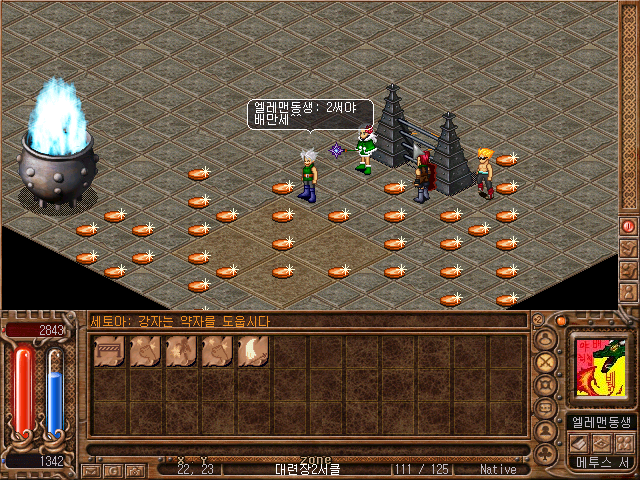Image resolution: width=640 pixels, height=480 pixels.
Task: Open the G button panel
Action: (x=115, y=470)
